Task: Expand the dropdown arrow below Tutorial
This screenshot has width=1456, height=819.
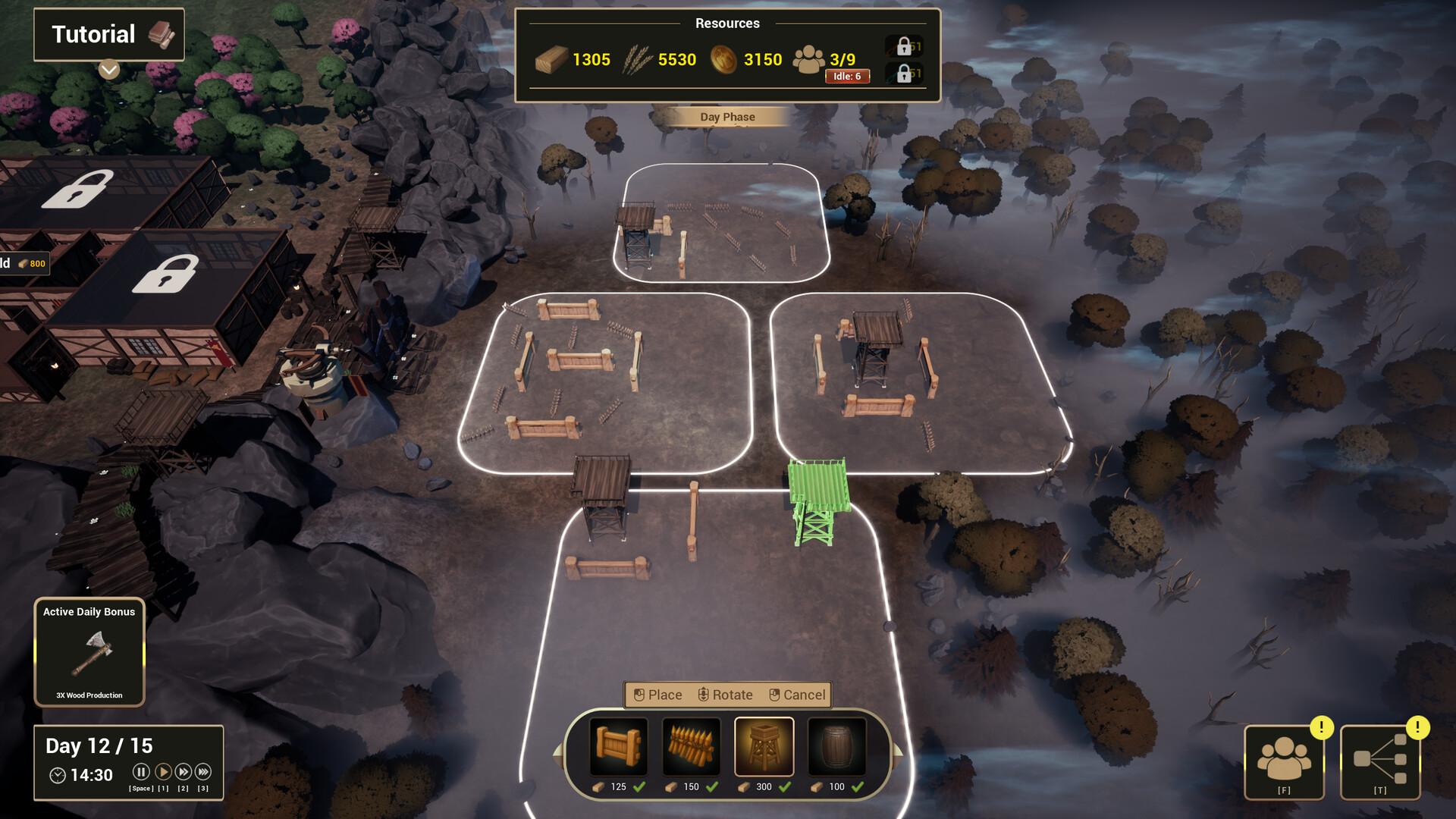Action: click(x=109, y=70)
